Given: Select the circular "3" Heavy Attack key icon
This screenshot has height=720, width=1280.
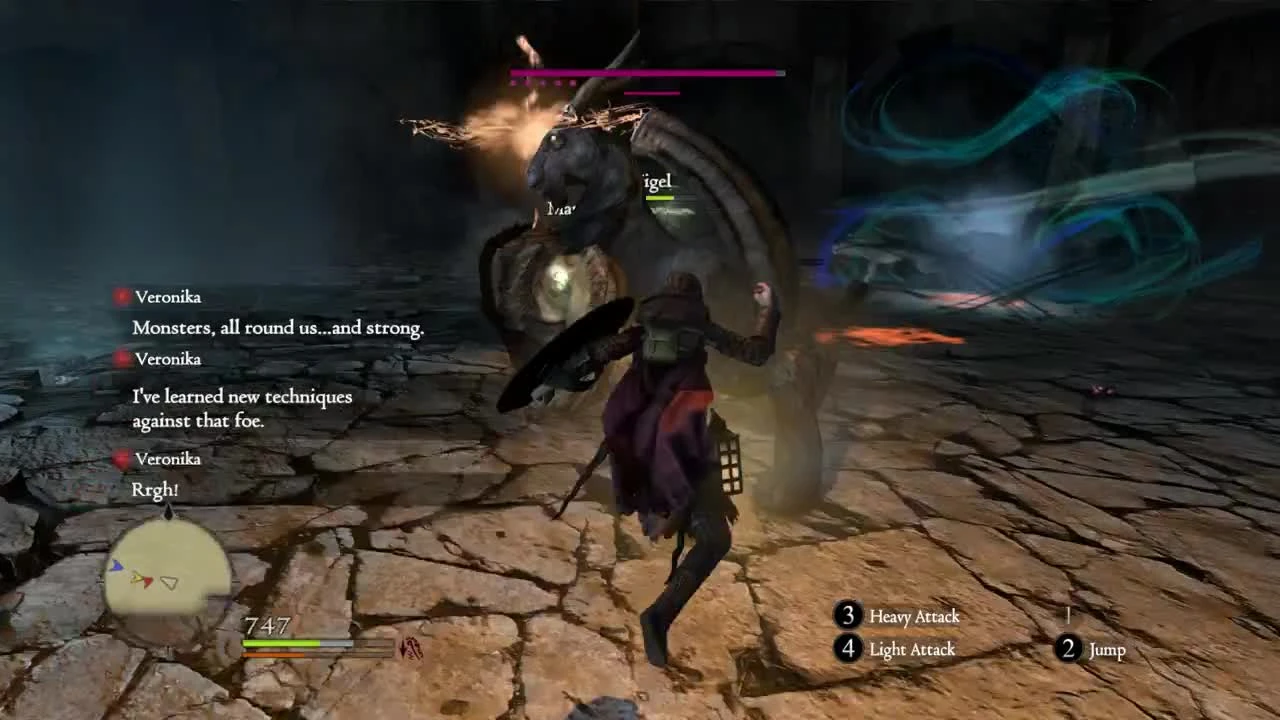Looking at the screenshot, I should pyautogui.click(x=849, y=617).
